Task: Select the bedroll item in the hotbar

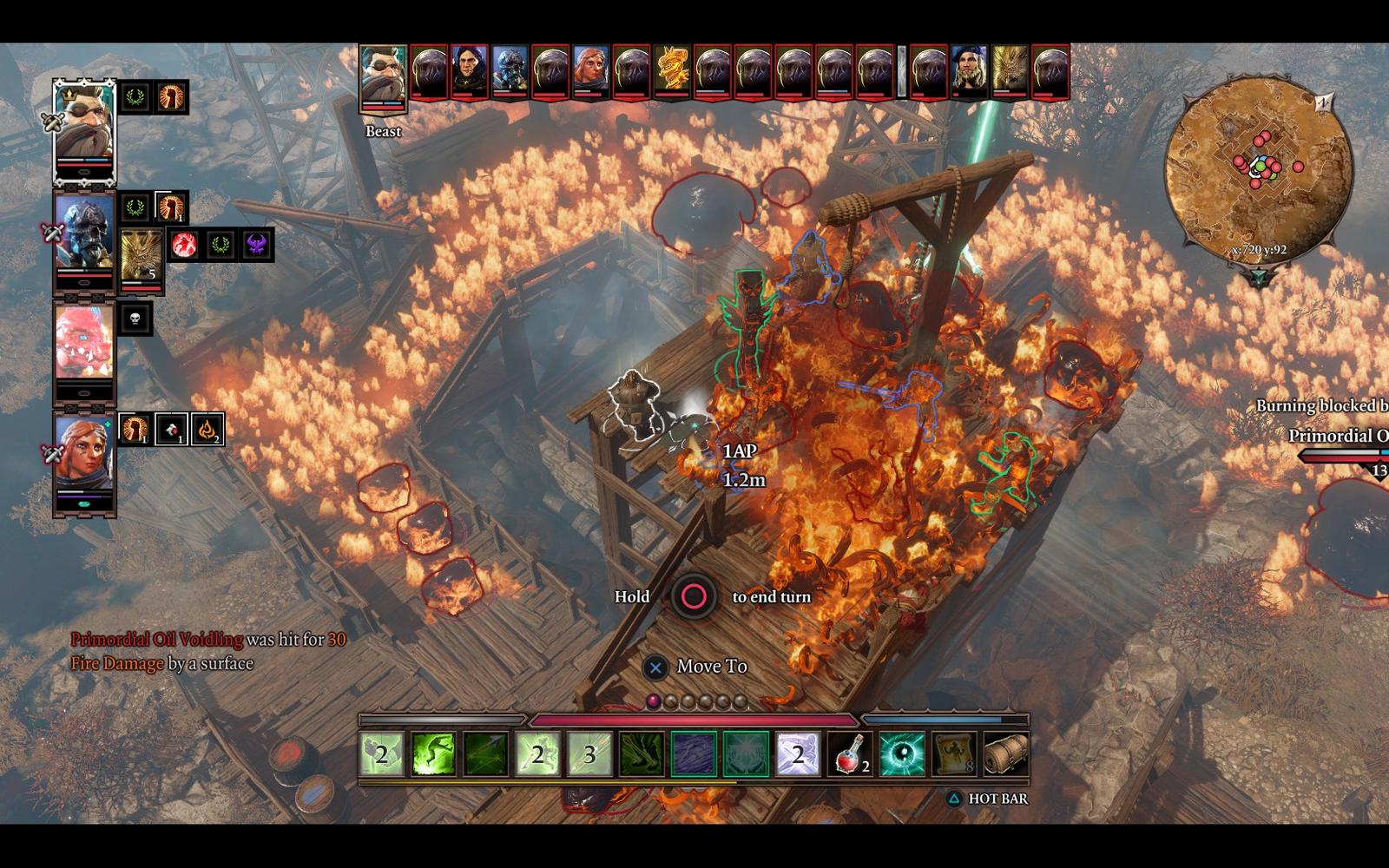Action: tap(1006, 753)
